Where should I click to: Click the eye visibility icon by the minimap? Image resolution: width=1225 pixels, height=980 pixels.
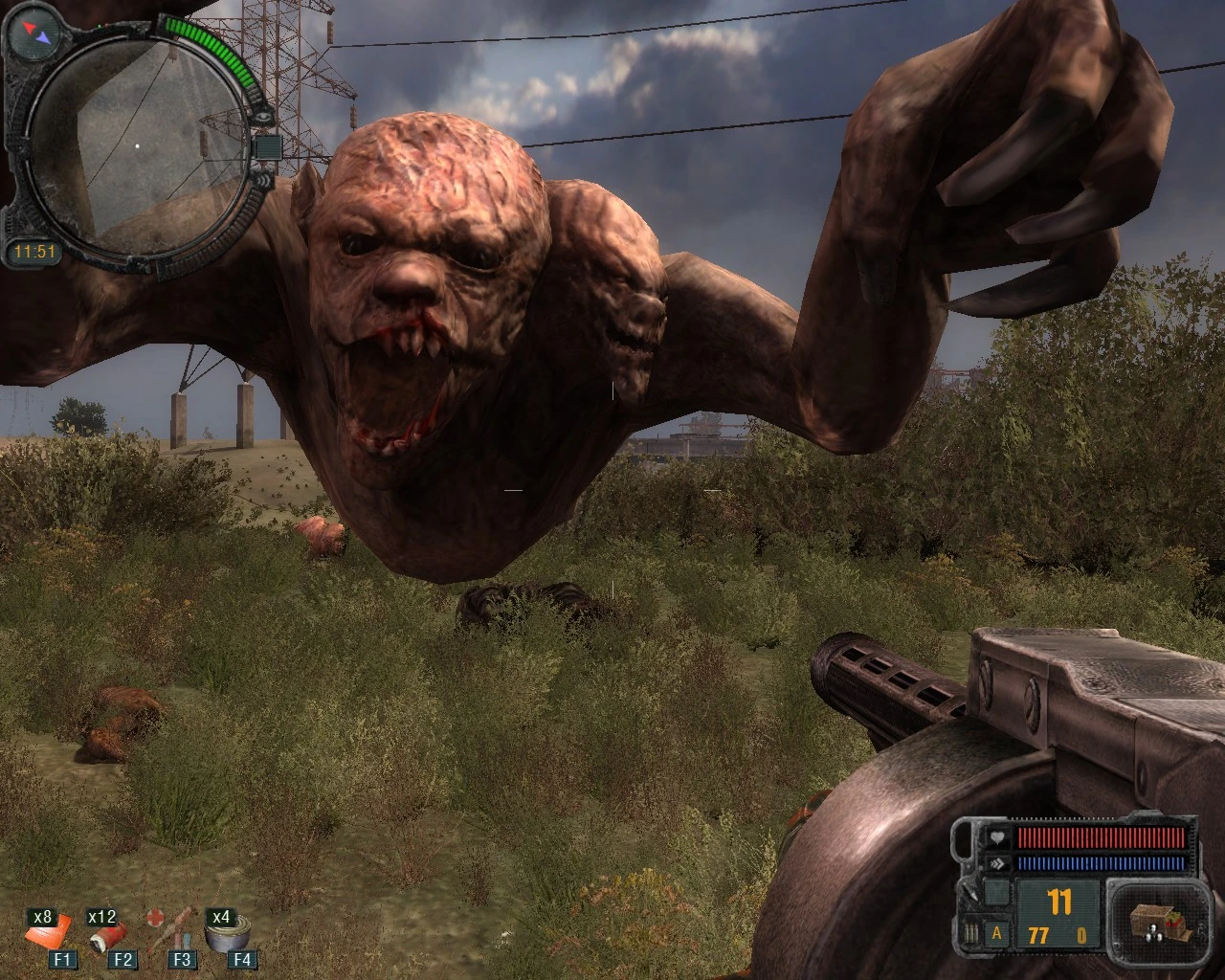click(x=264, y=117)
